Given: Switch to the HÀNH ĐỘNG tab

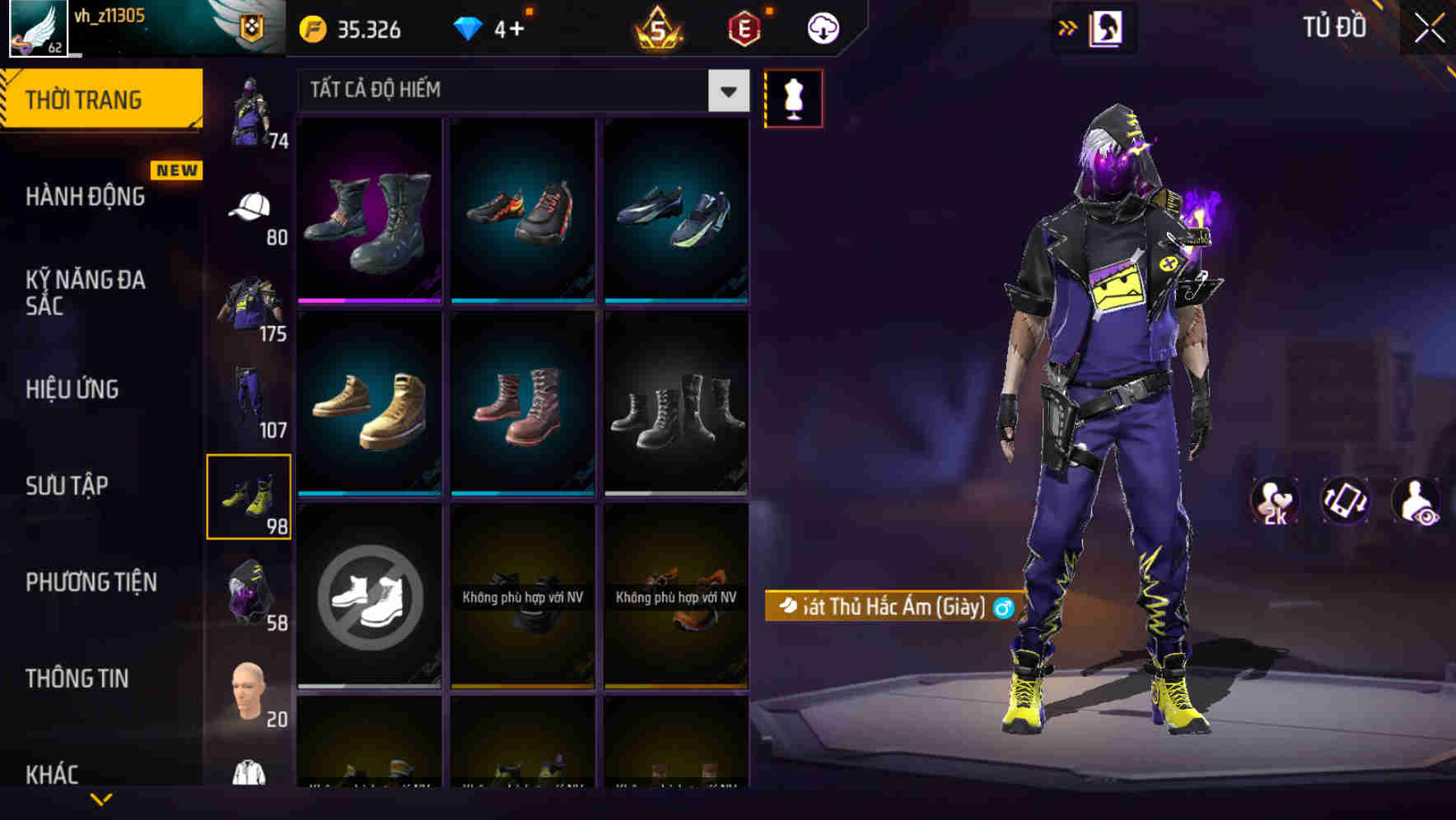Looking at the screenshot, I should (x=86, y=198).
